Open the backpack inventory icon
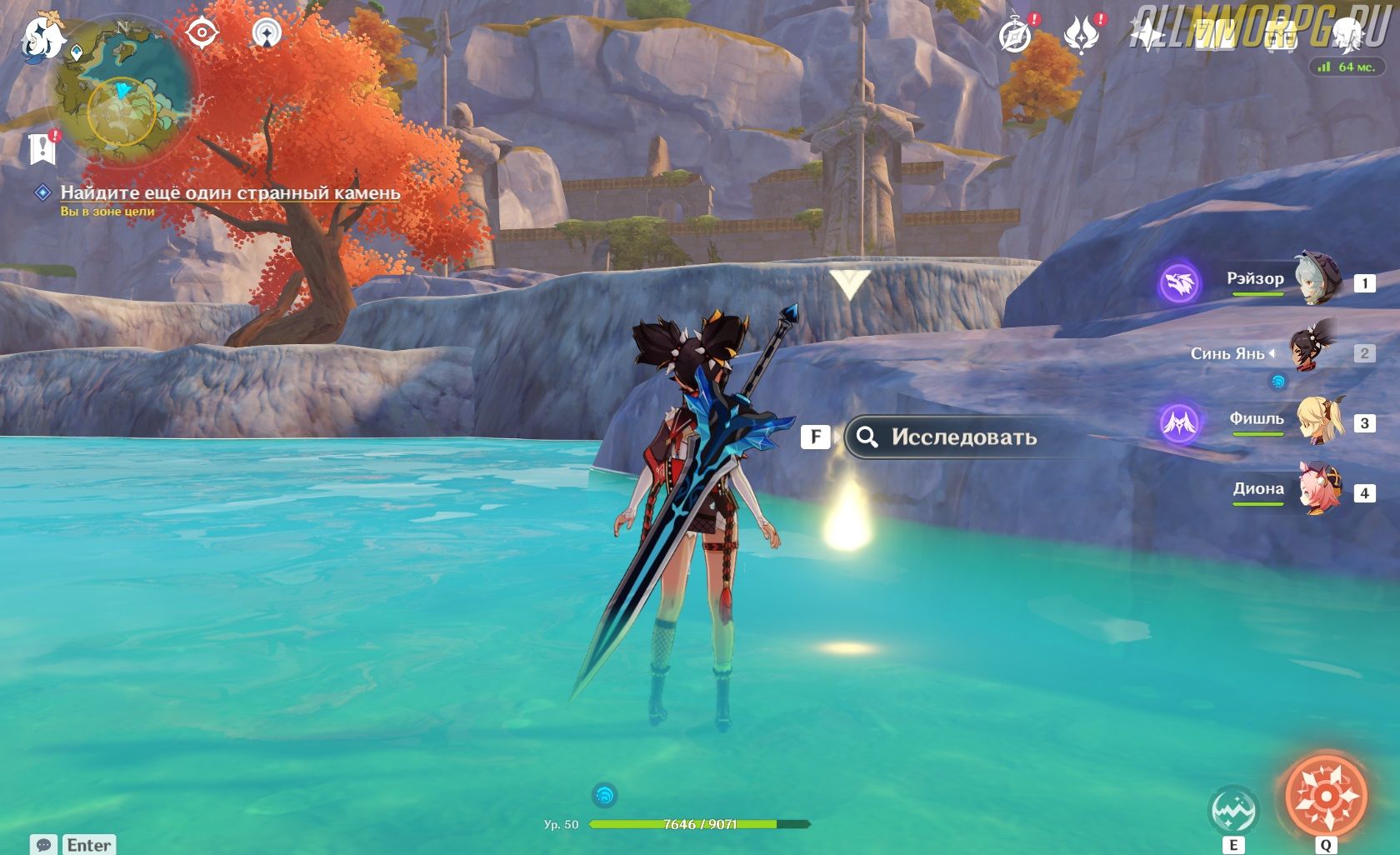The width and height of the screenshot is (1400, 855). point(1280,36)
